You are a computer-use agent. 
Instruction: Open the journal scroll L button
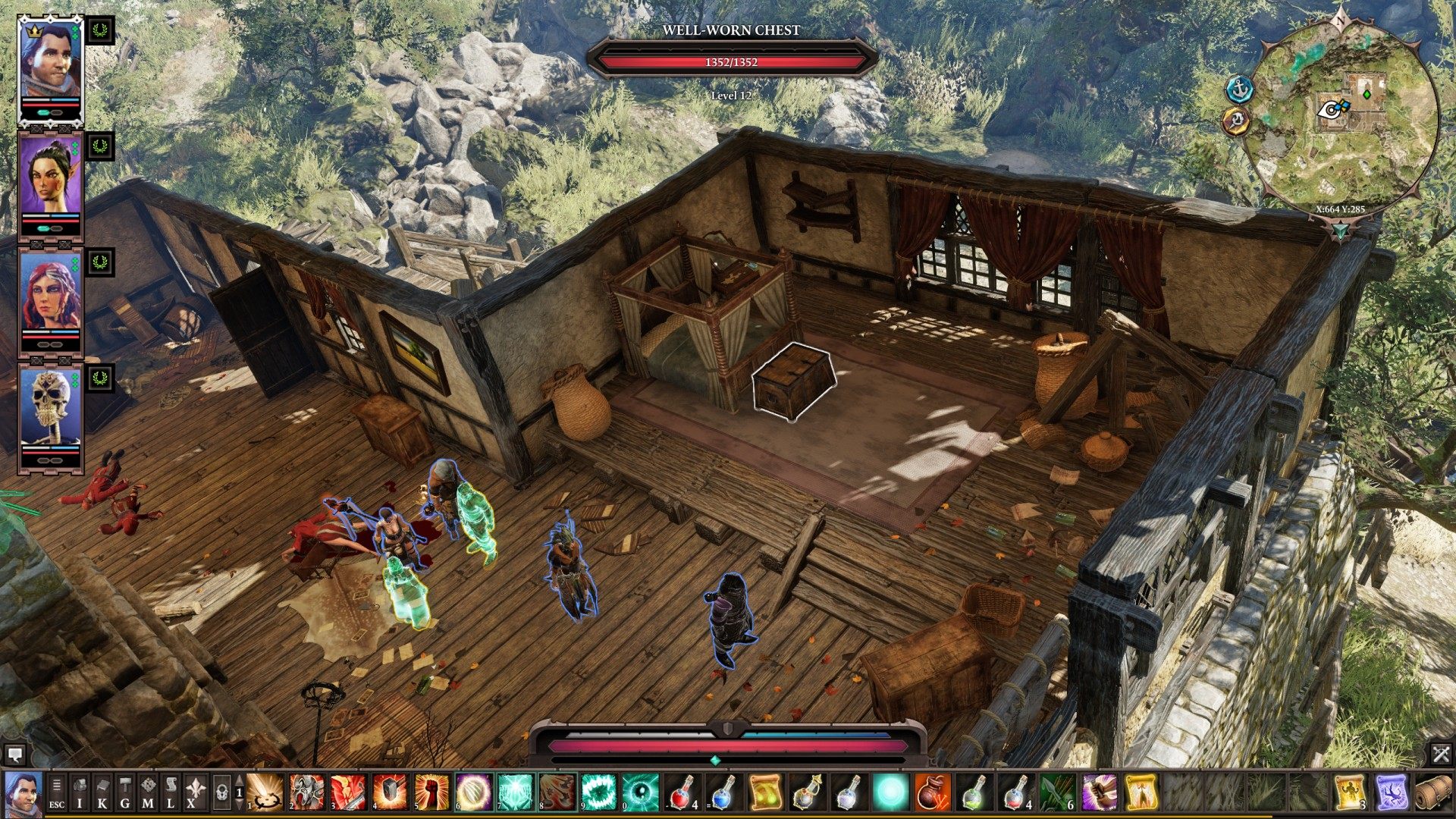[x=171, y=791]
